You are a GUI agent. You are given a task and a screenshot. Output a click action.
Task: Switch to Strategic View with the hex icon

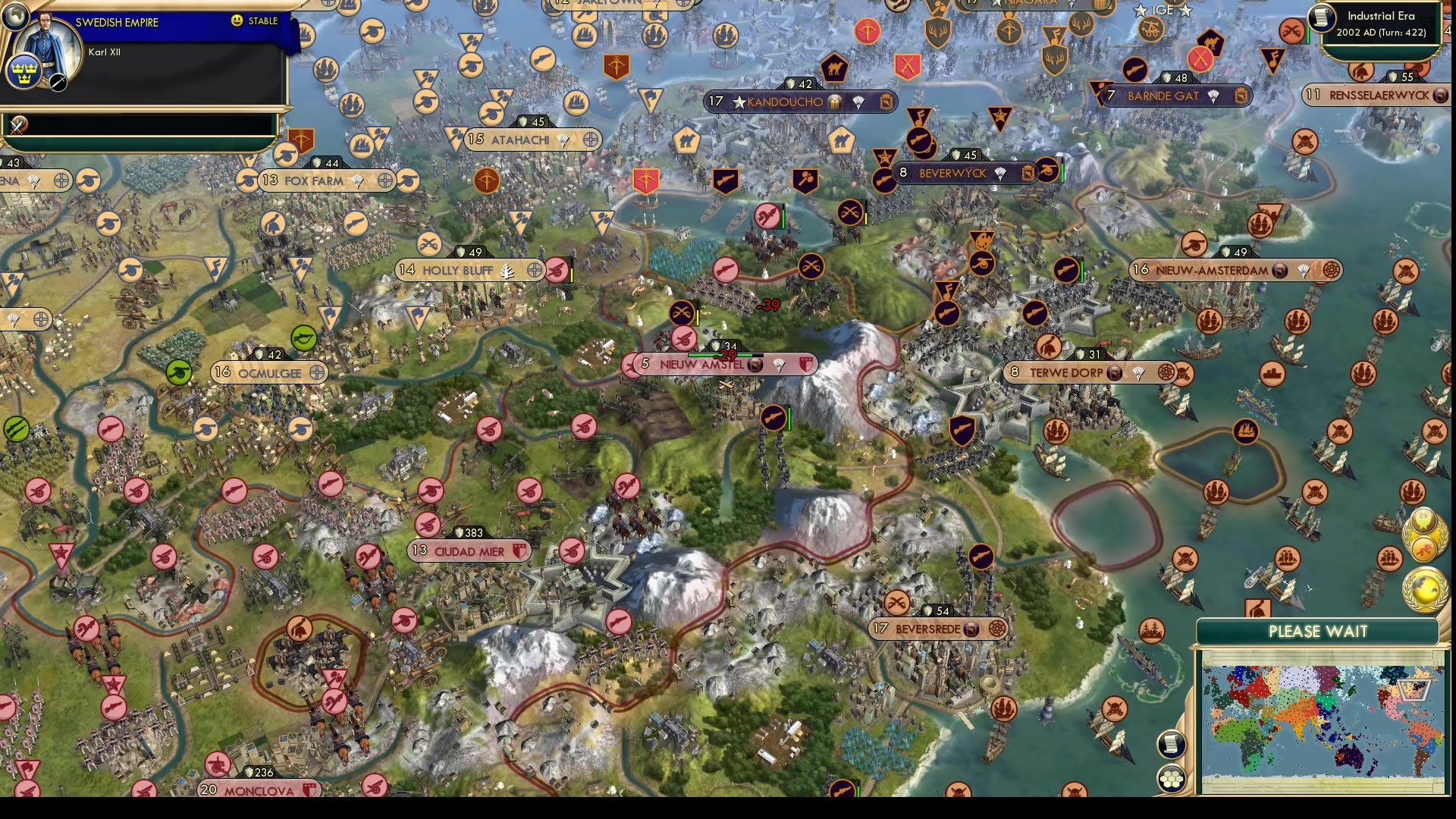pos(1172,779)
